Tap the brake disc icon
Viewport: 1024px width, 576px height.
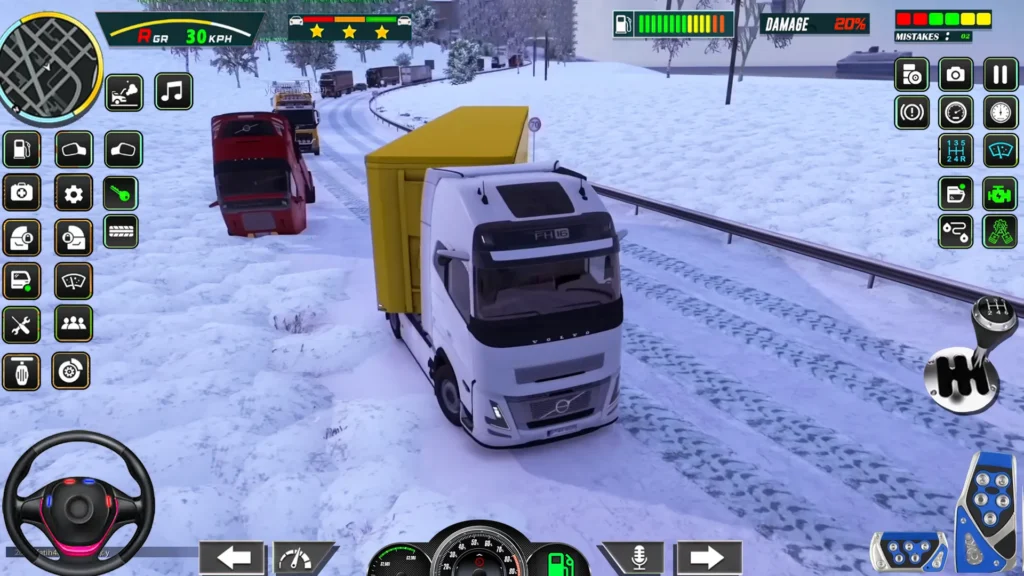pos(71,371)
